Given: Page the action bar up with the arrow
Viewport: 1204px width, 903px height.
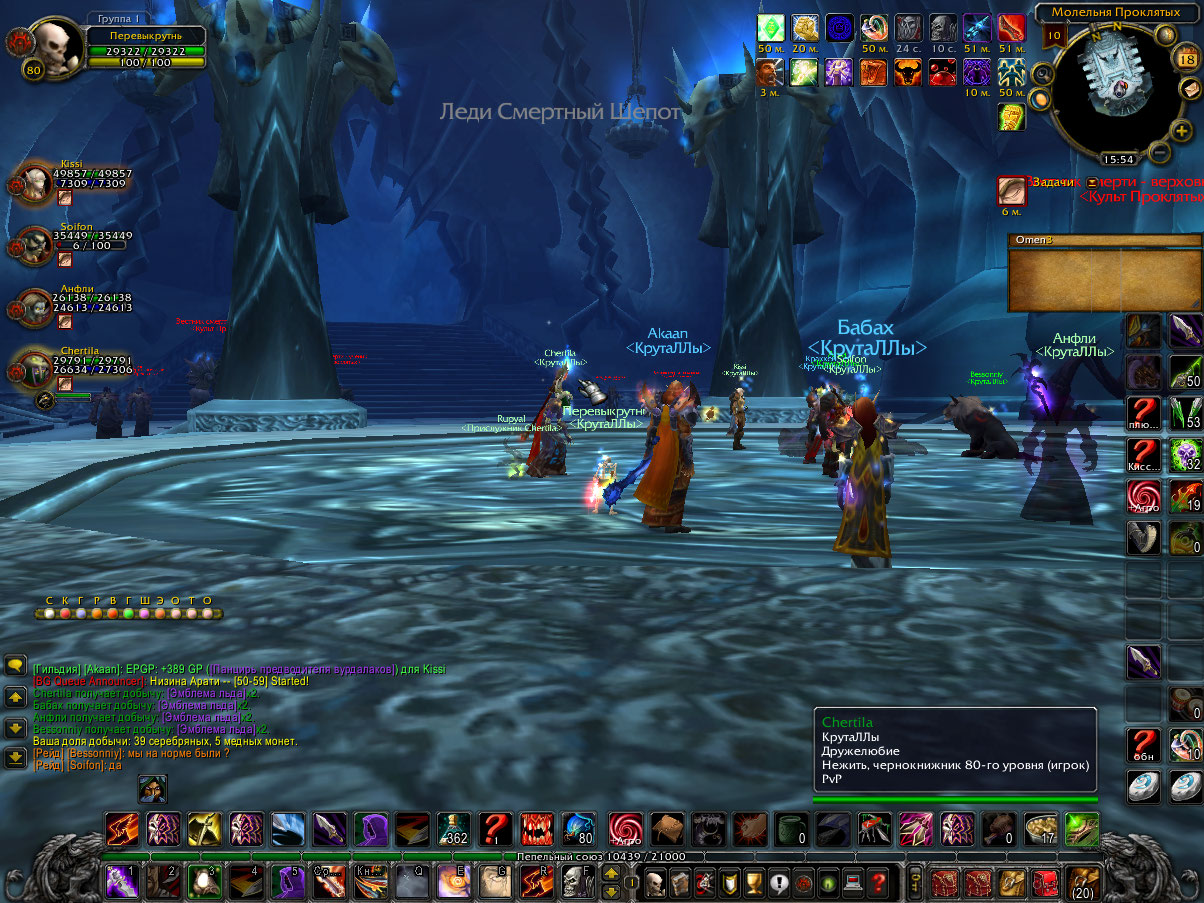Looking at the screenshot, I should pos(611,873).
